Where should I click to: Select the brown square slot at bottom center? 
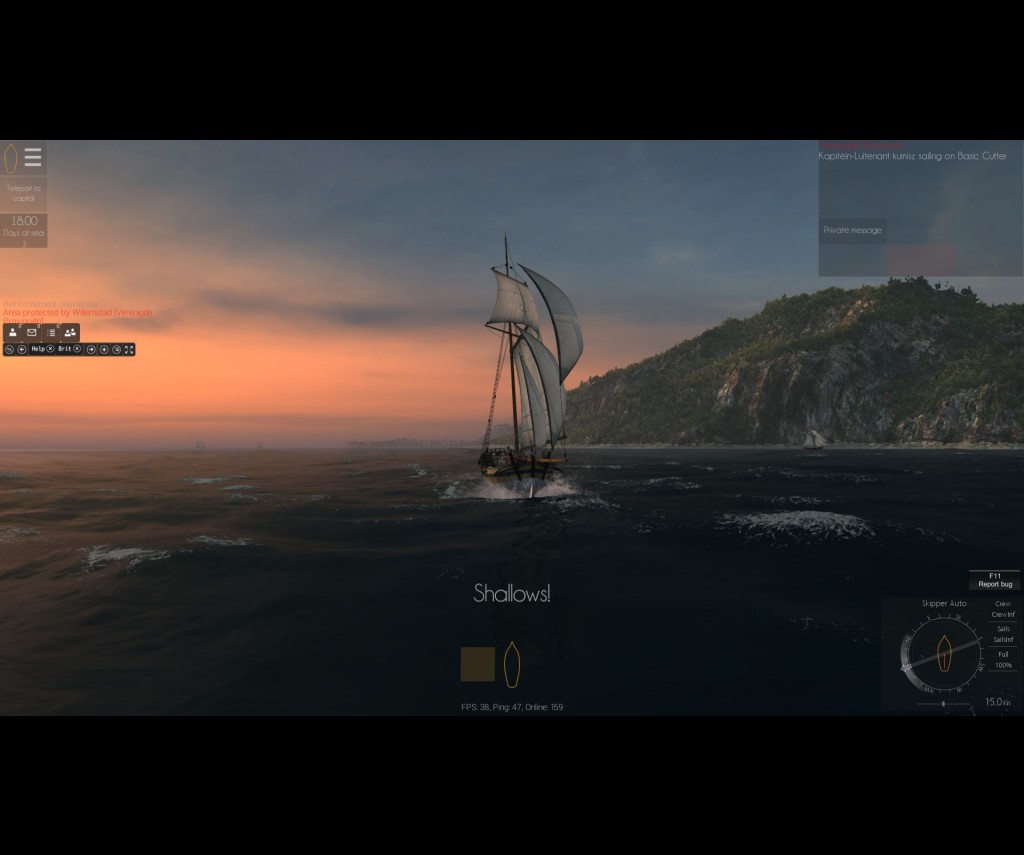[477, 664]
